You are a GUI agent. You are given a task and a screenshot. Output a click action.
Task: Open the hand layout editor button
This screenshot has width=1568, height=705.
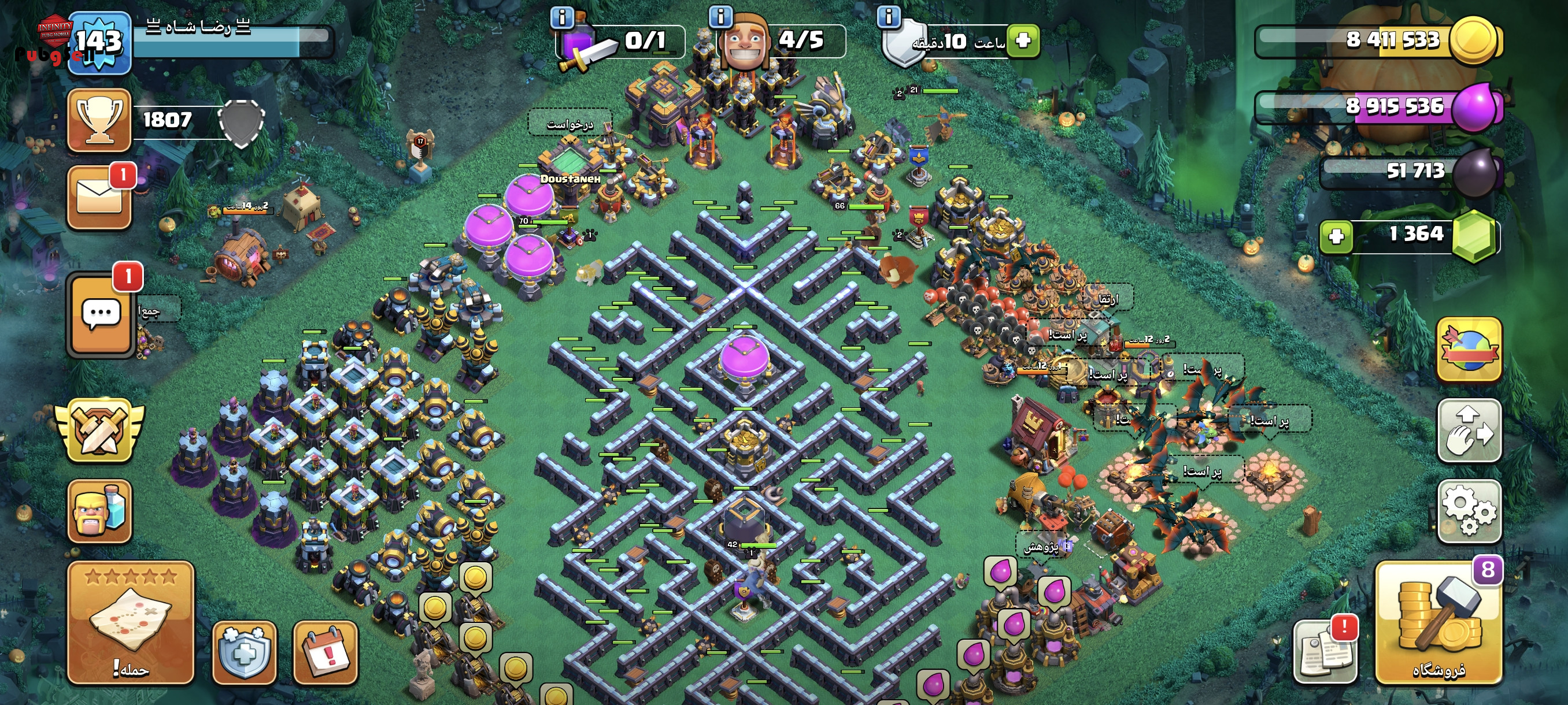coord(1469,430)
